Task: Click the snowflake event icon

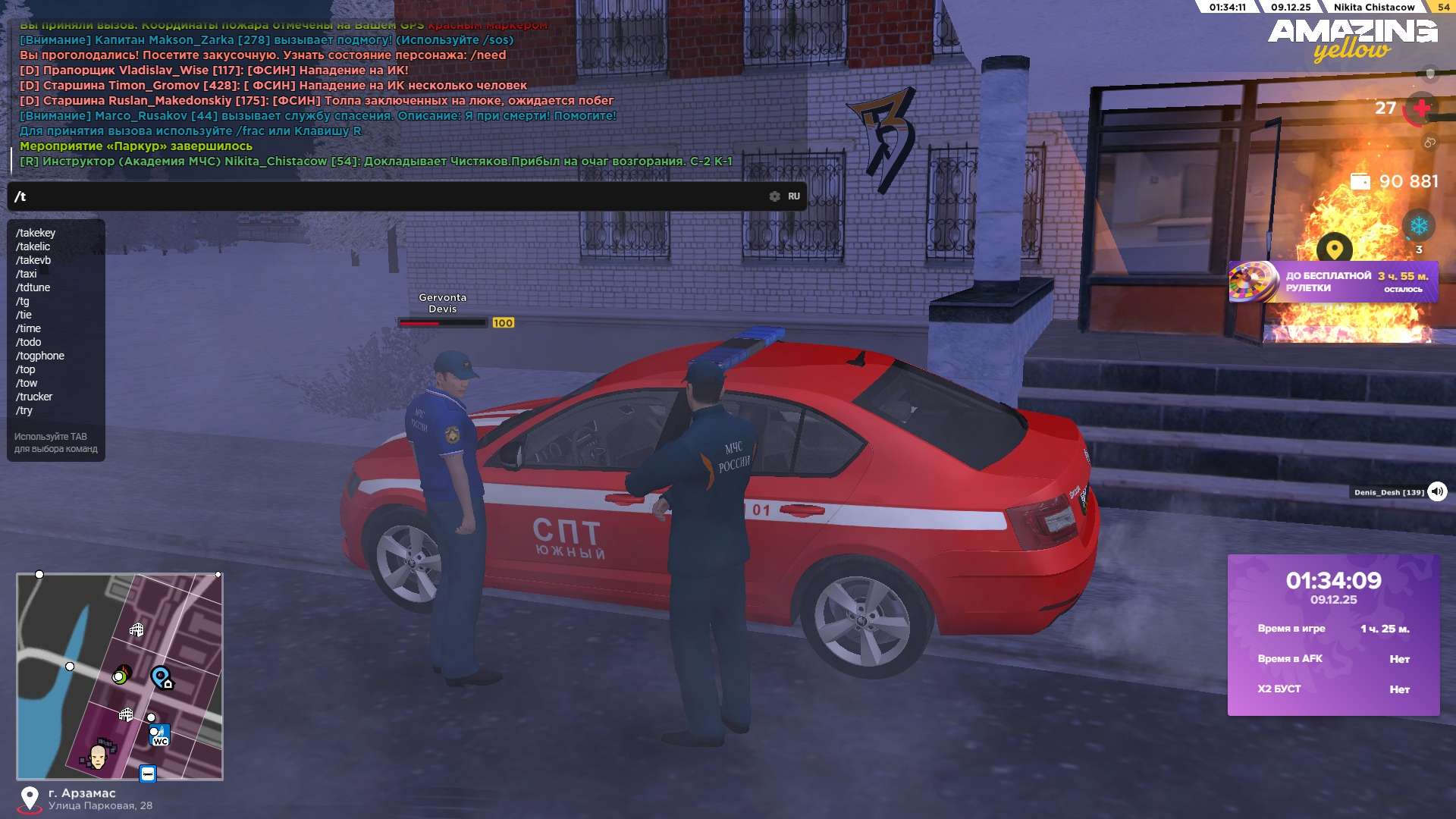Action: coord(1418,226)
